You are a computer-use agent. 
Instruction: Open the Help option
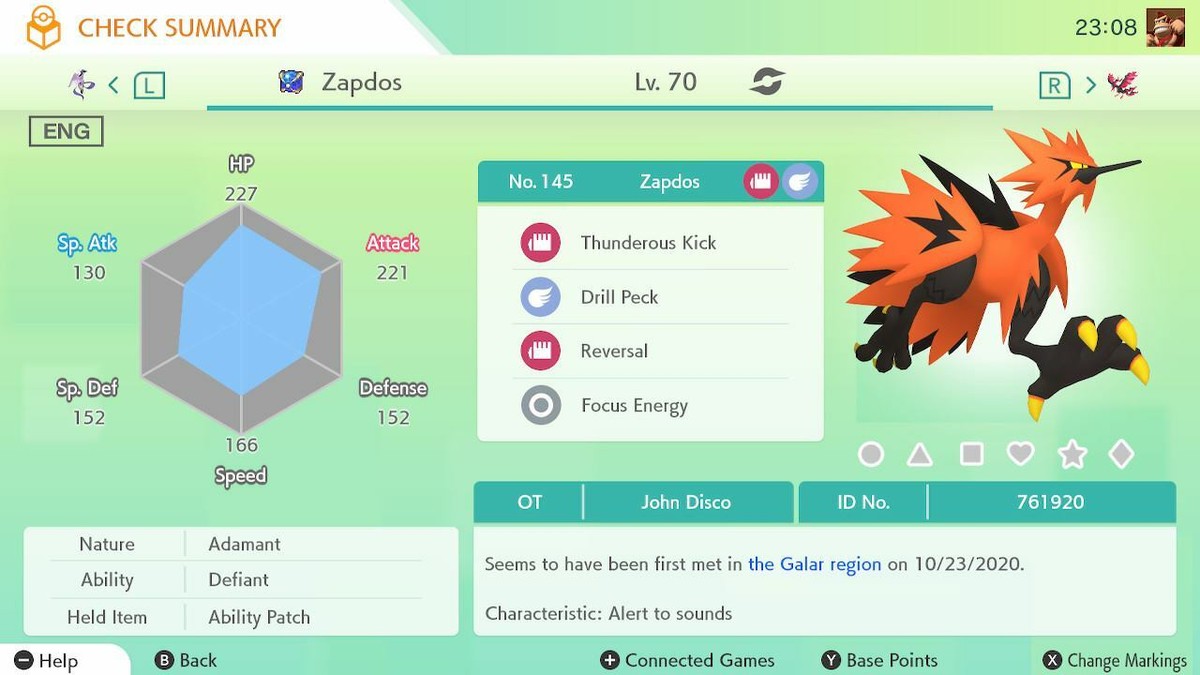[x=46, y=660]
